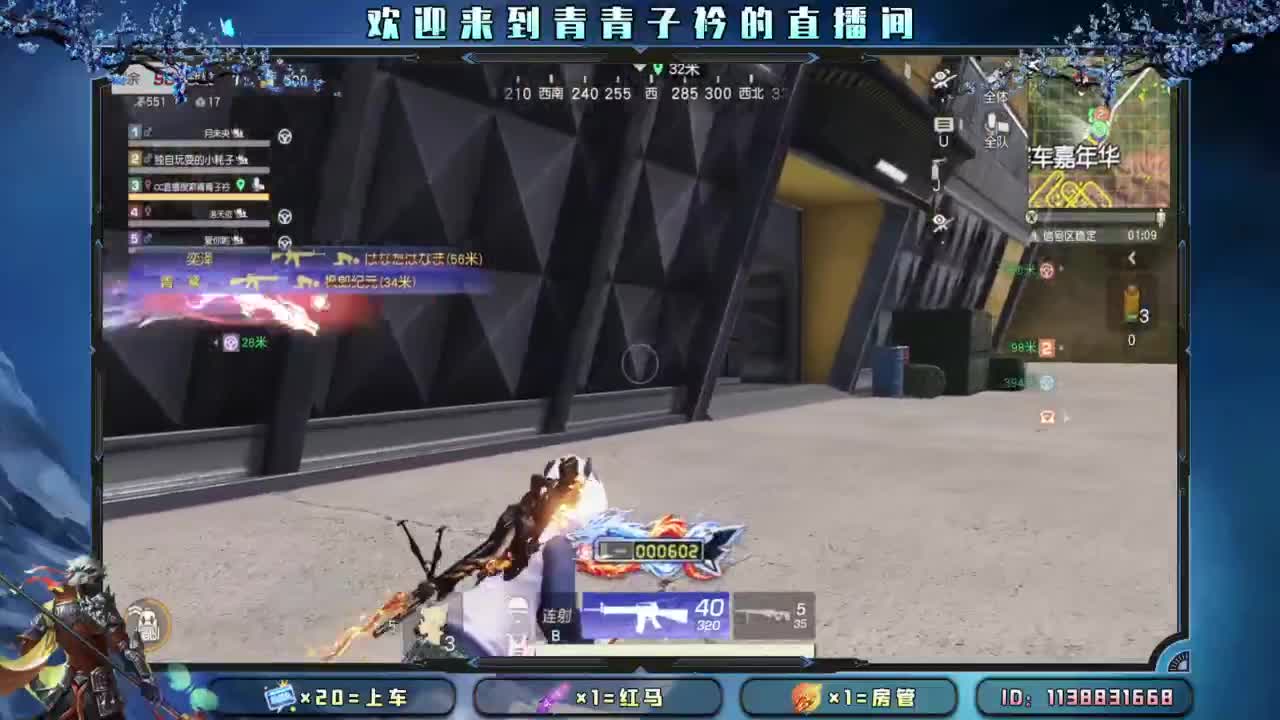Click the crossed-out weapon pickup icon top right
The image size is (1280, 720).
941,78
